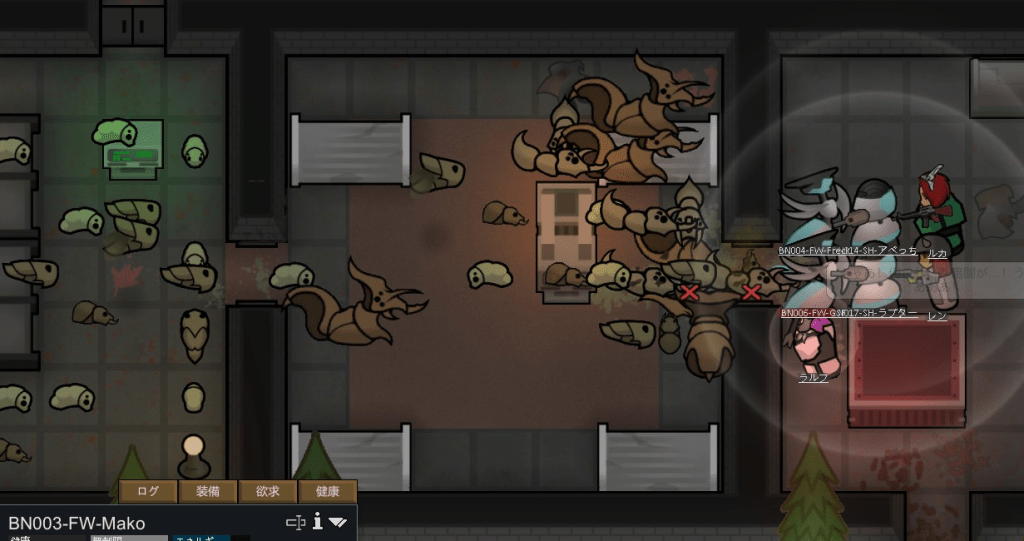This screenshot has width=1024, height=541.
Task: Select the 健康 tab
Action: (x=327, y=491)
